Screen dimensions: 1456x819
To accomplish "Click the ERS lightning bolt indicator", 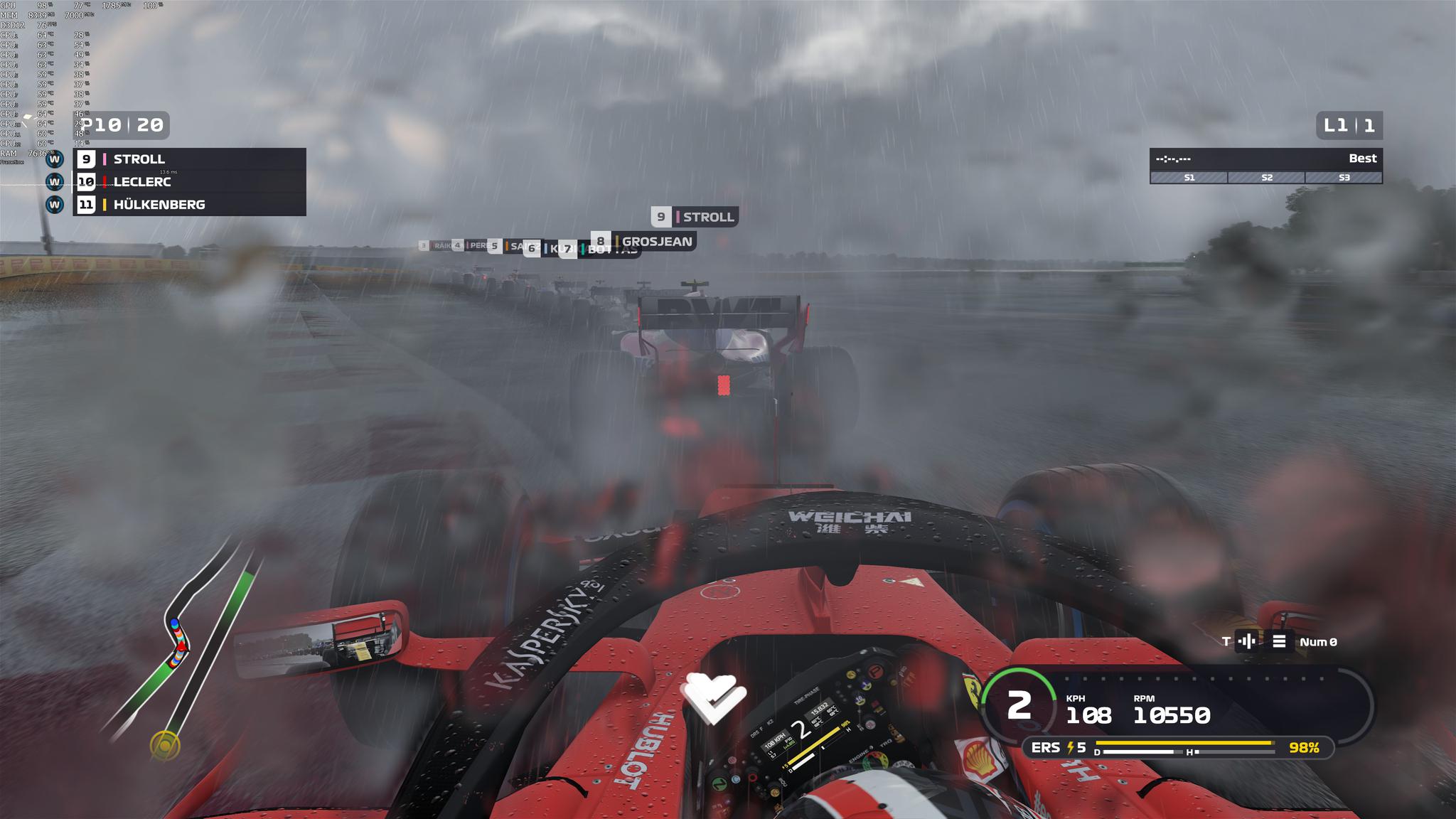I will [1071, 748].
